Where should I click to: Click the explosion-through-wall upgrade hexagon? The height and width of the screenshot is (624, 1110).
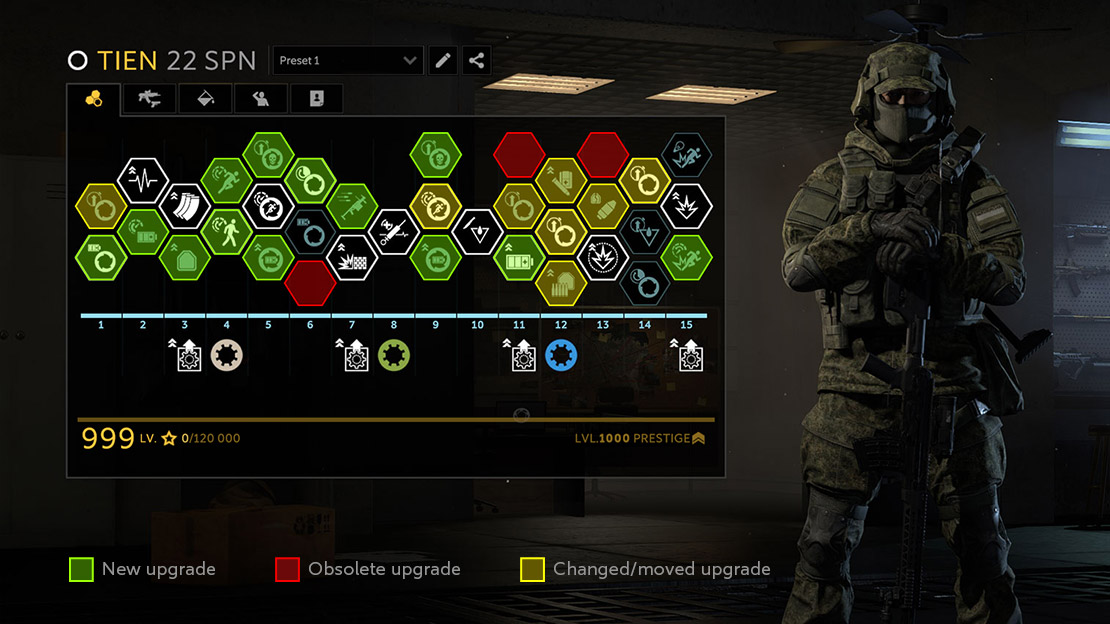coord(352,258)
